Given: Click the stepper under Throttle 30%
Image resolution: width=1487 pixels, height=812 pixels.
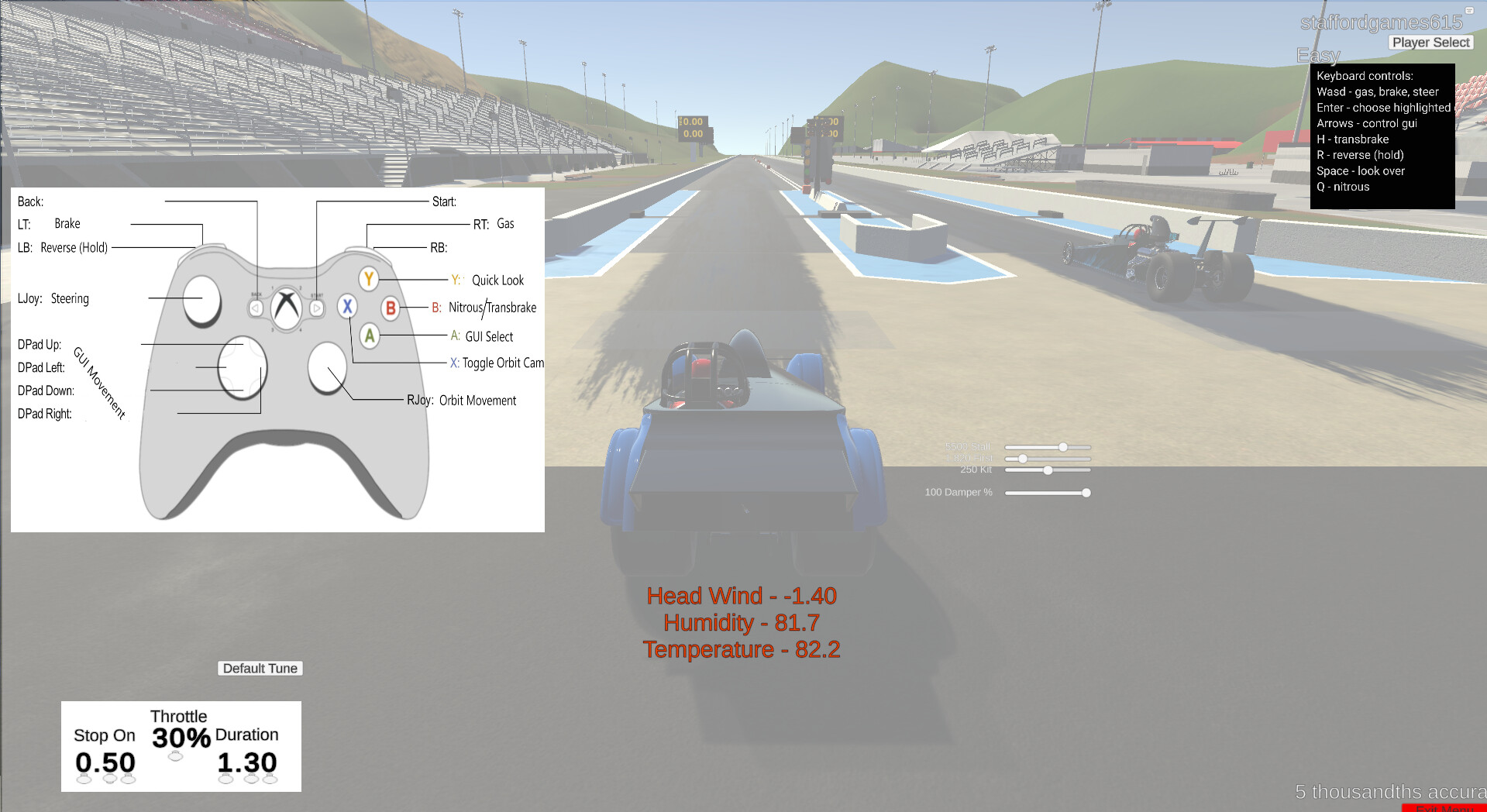Looking at the screenshot, I should 176,757.
